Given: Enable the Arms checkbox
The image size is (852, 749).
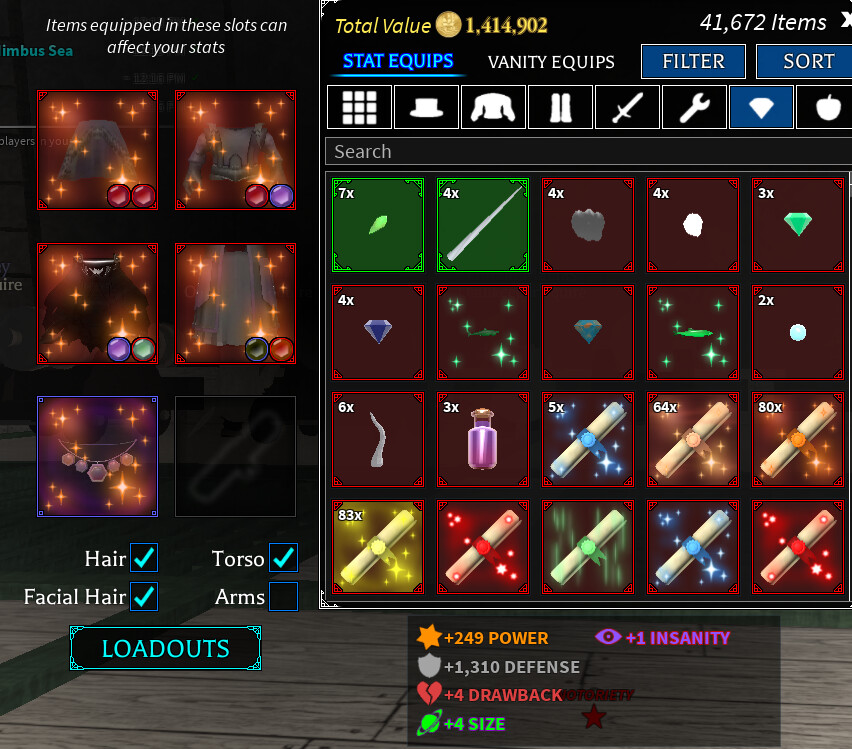Looking at the screenshot, I should [284, 597].
